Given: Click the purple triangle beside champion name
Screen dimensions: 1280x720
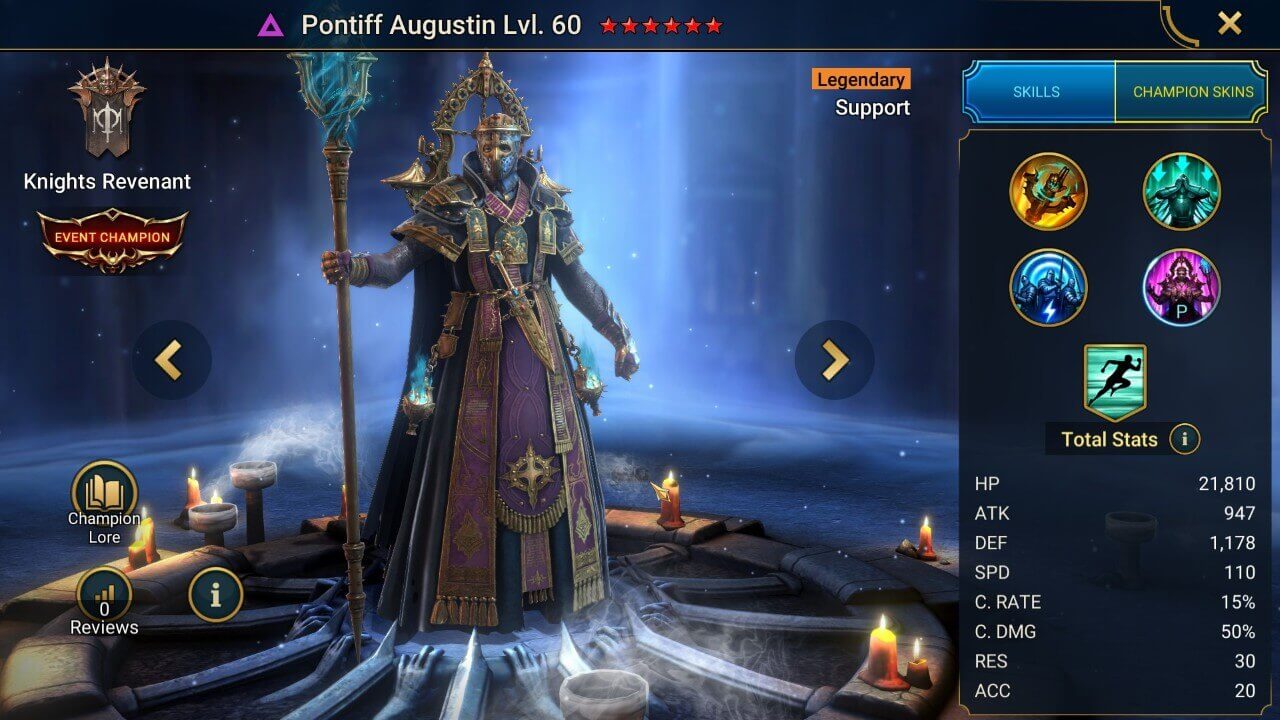Looking at the screenshot, I should [270, 25].
